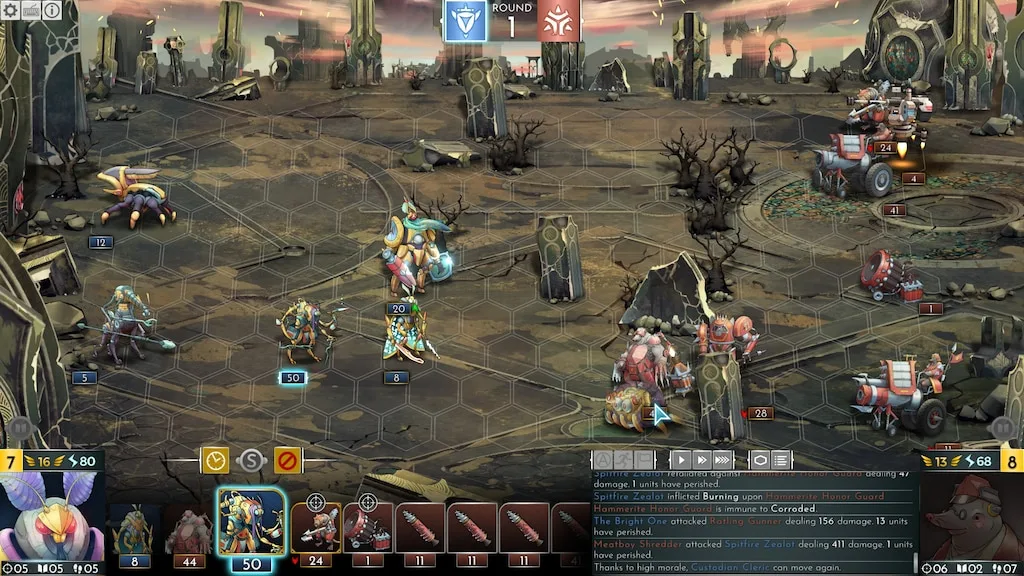This screenshot has height=576, width=1024.
Task: Activate the gray S skill button
Action: click(x=251, y=461)
